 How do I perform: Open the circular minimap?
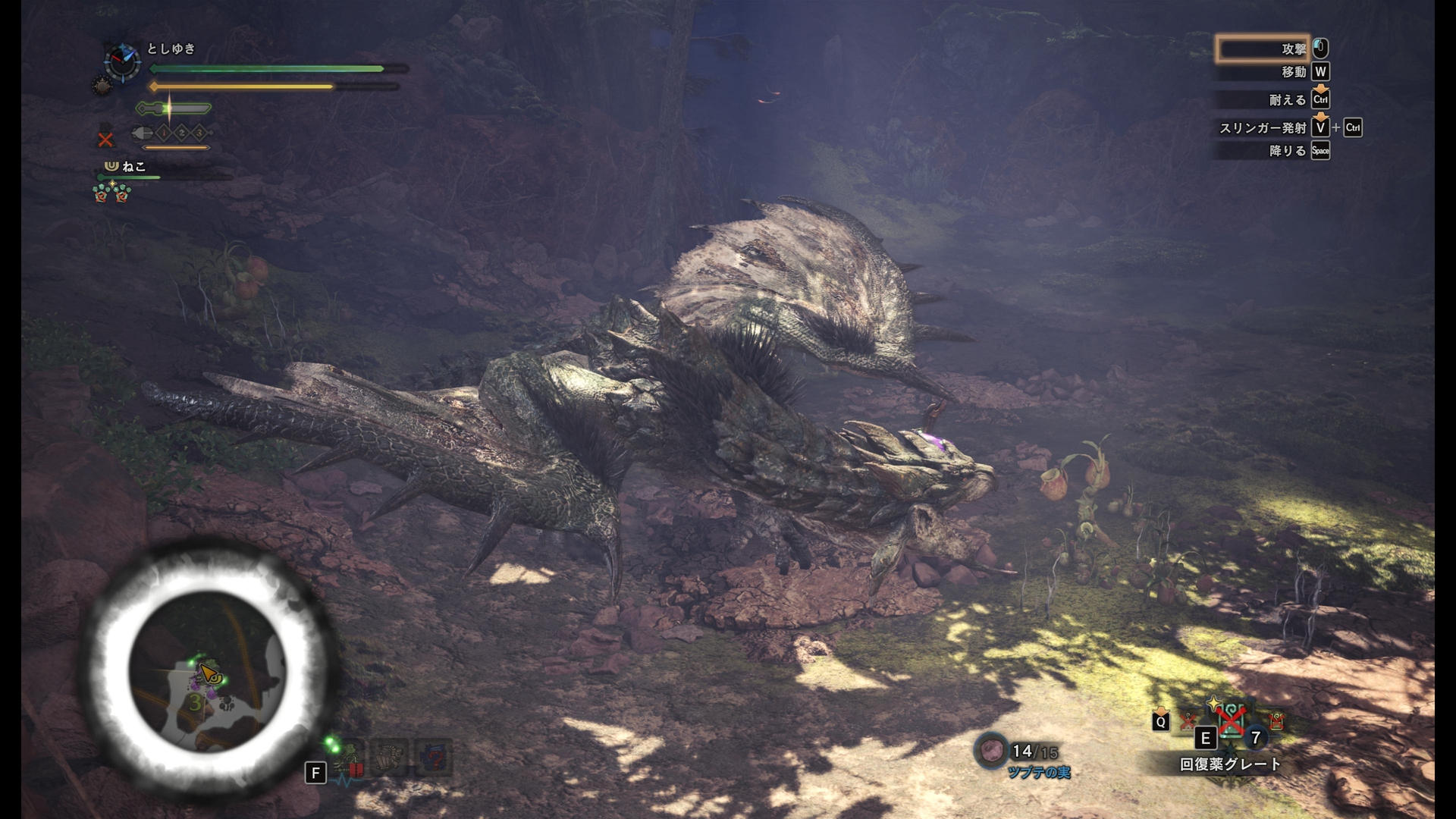pos(208,670)
